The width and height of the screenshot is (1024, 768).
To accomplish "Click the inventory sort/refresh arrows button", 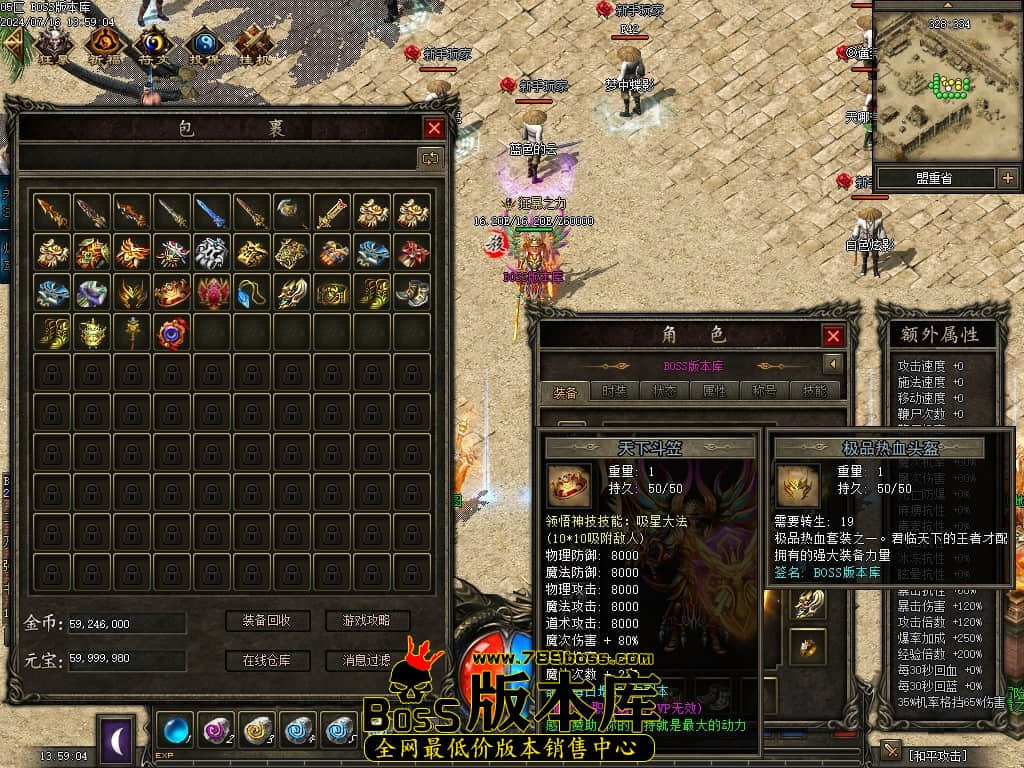I will (430, 158).
